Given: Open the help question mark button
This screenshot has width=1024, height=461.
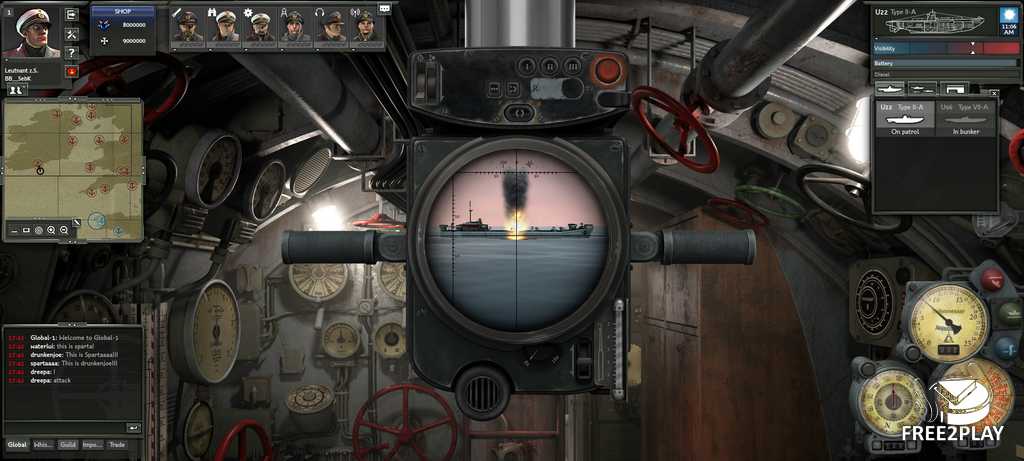Looking at the screenshot, I should [x=71, y=52].
